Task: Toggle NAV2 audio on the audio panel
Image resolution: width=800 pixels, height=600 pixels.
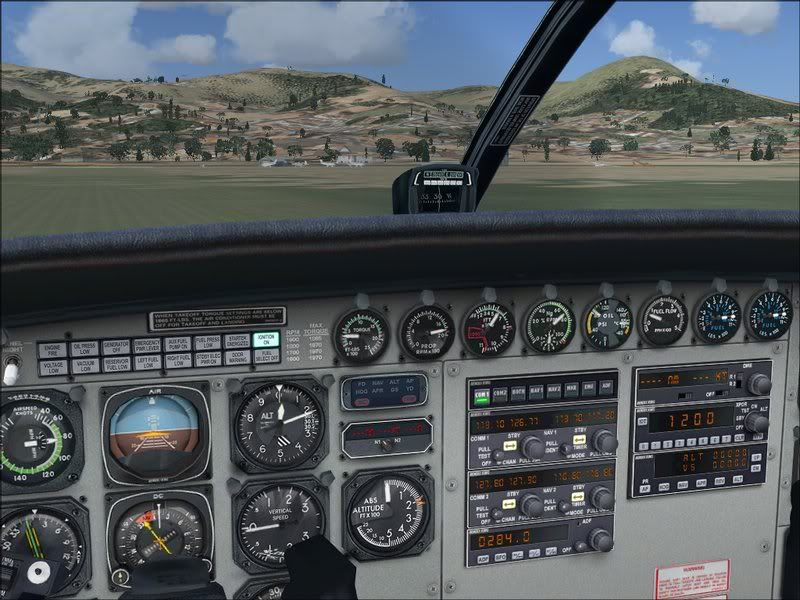Action: pyautogui.click(x=555, y=388)
